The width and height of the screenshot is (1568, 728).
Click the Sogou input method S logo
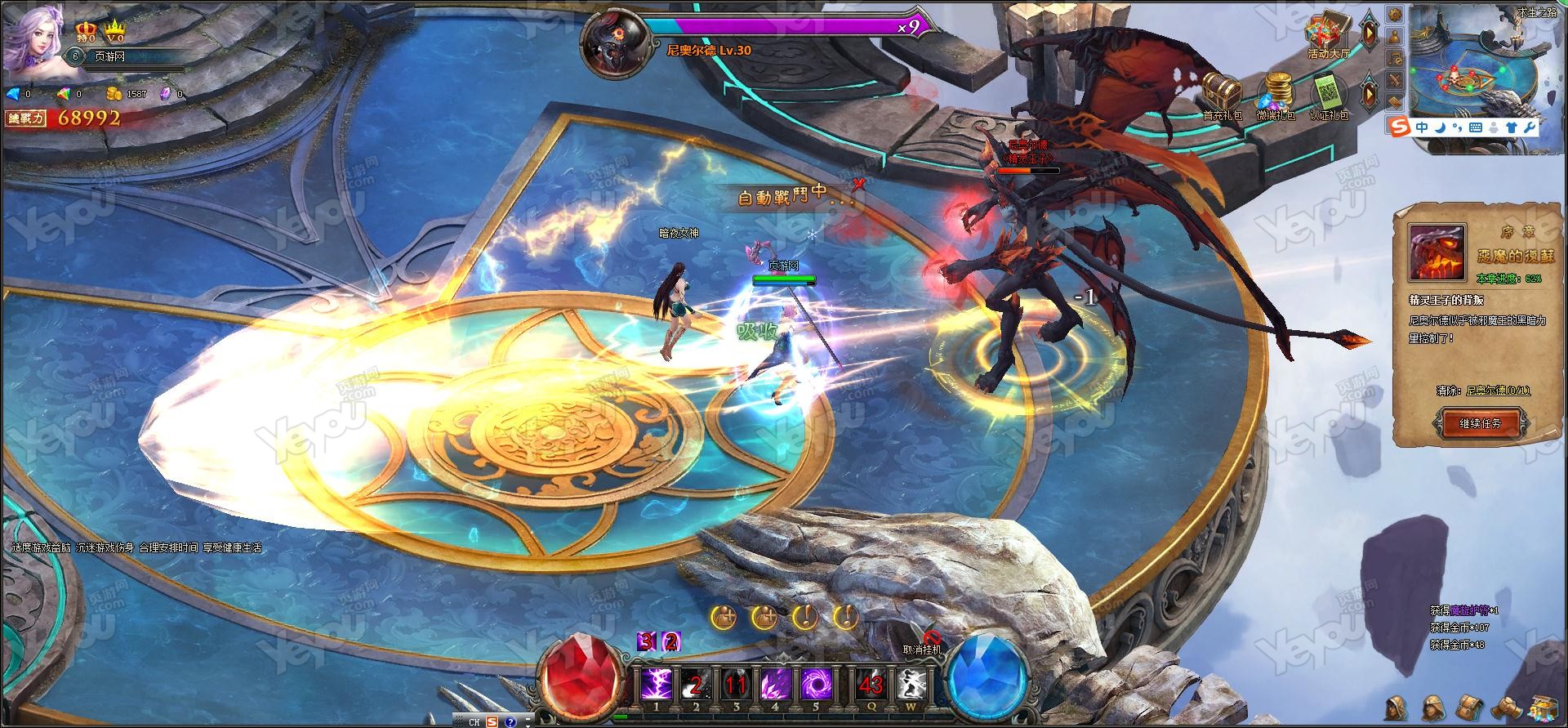click(1399, 127)
